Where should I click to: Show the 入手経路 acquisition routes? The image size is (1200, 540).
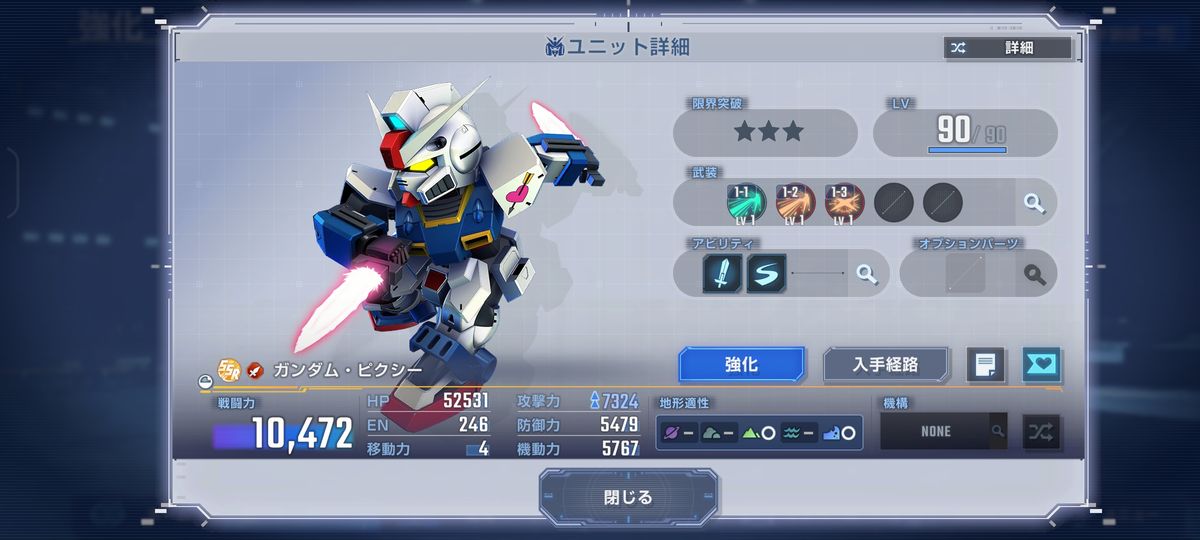coord(885,365)
